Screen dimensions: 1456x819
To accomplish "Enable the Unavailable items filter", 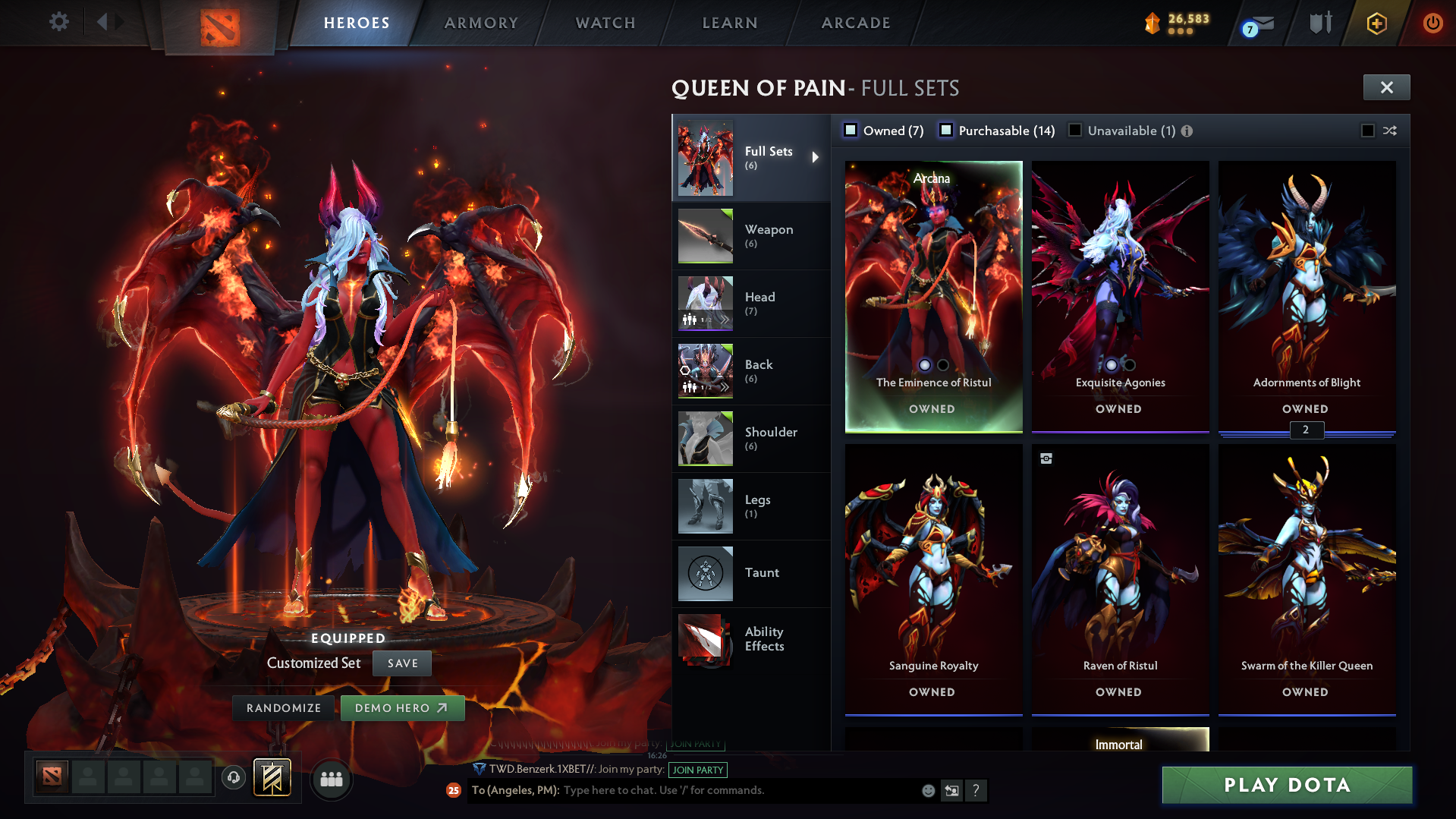I will 1075,131.
